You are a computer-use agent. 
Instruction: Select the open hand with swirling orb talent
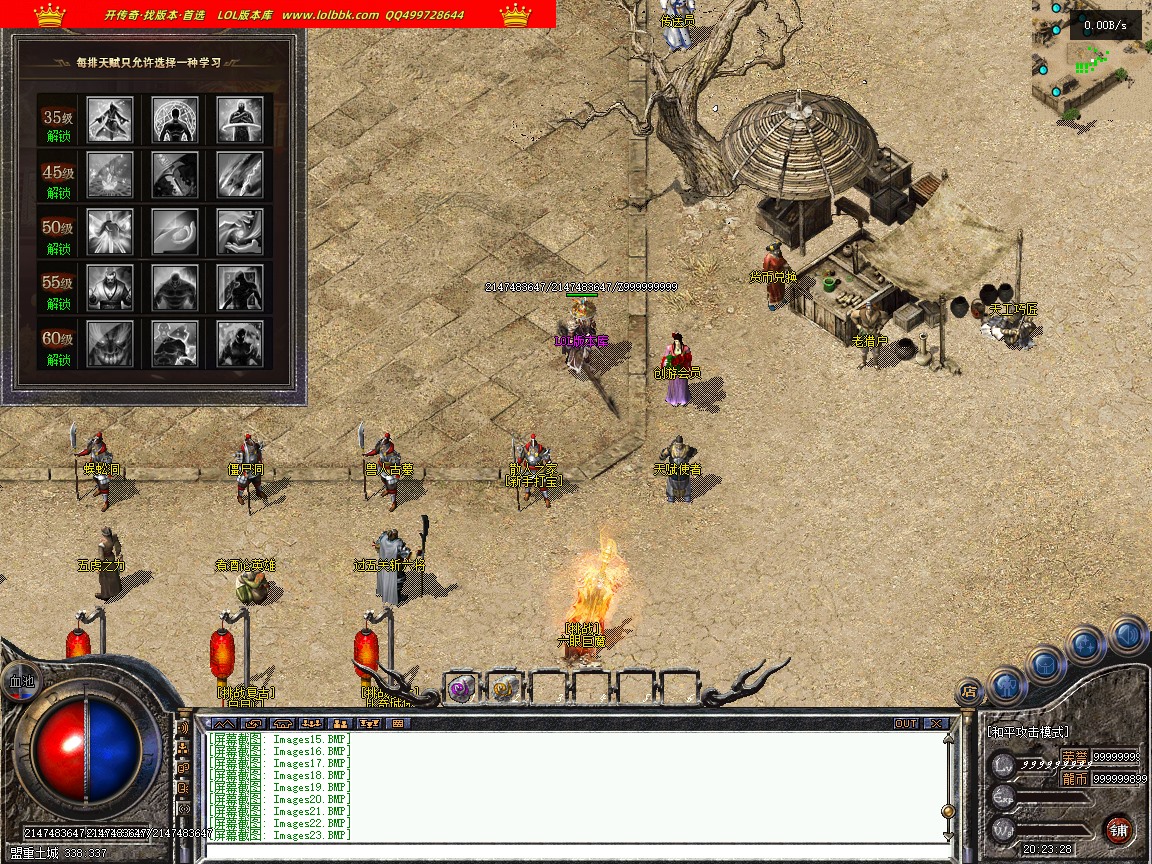click(x=240, y=232)
